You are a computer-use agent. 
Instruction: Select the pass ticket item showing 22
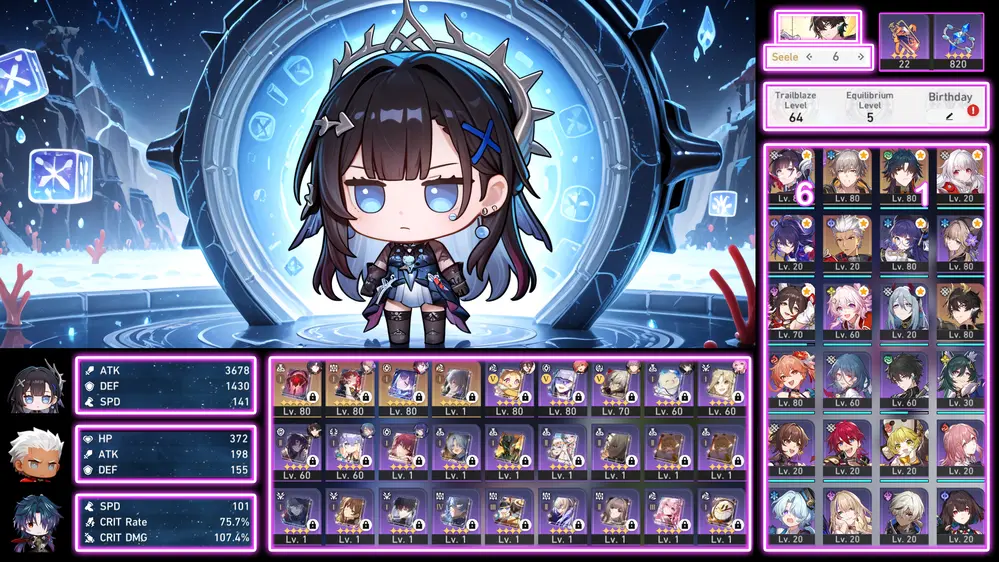pos(904,41)
